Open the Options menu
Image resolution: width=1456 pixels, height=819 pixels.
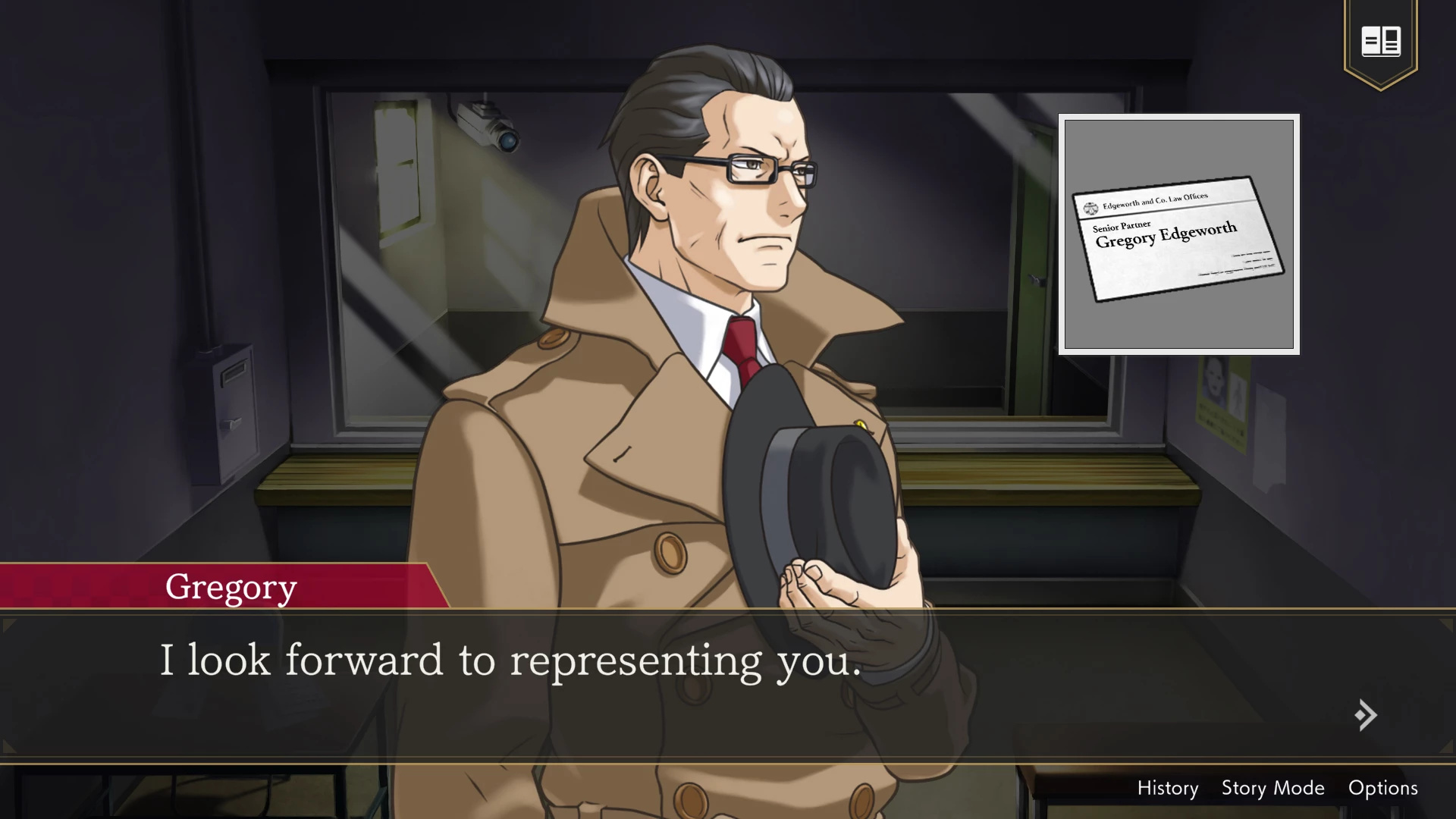[x=1382, y=788]
